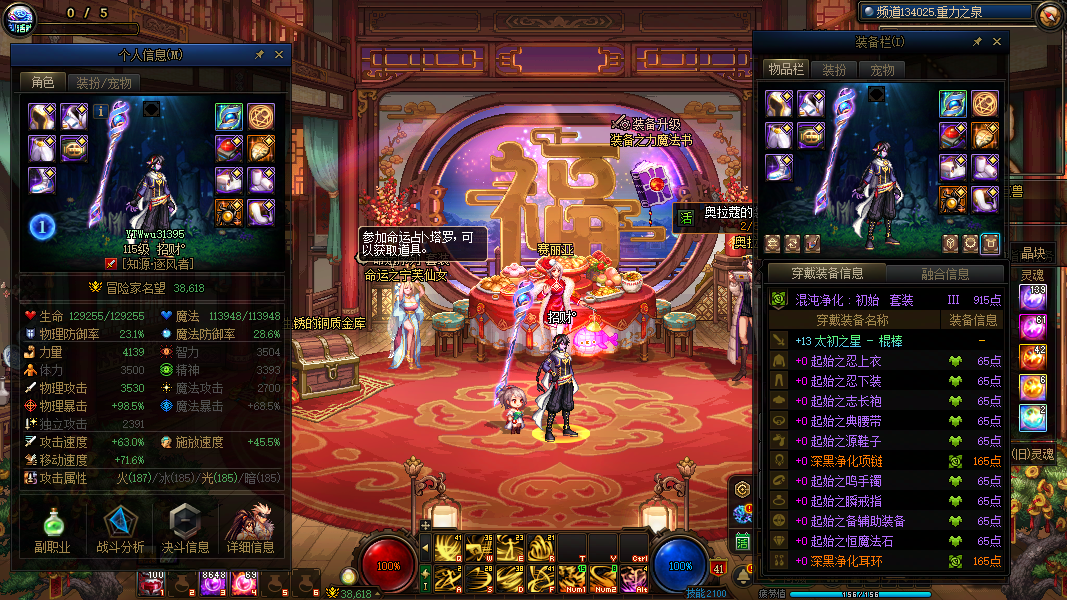
Task: Toggle the 知源·逐风者 checkbox
Action: coord(111,264)
